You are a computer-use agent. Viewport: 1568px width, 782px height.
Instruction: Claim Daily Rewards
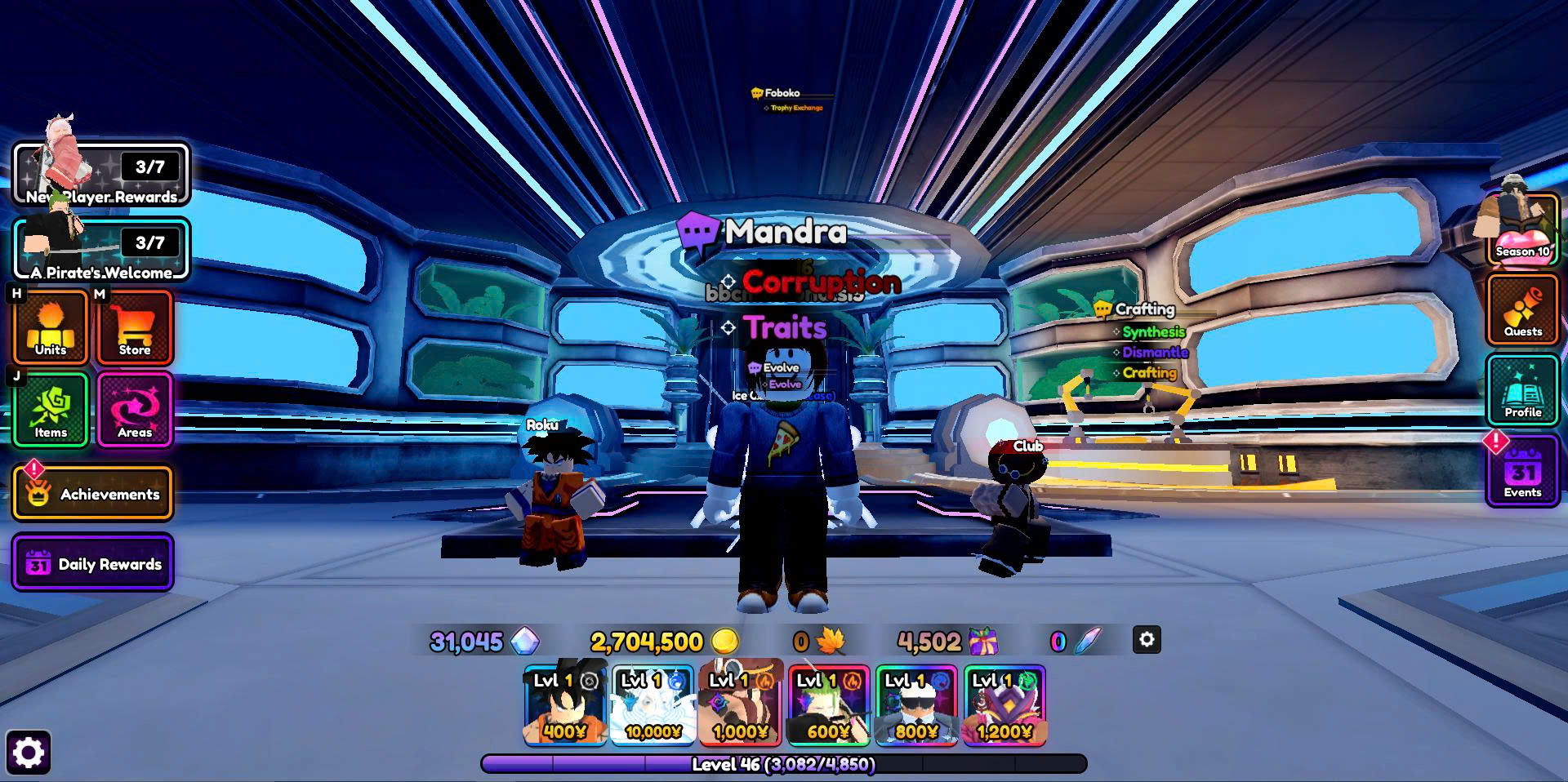click(92, 563)
